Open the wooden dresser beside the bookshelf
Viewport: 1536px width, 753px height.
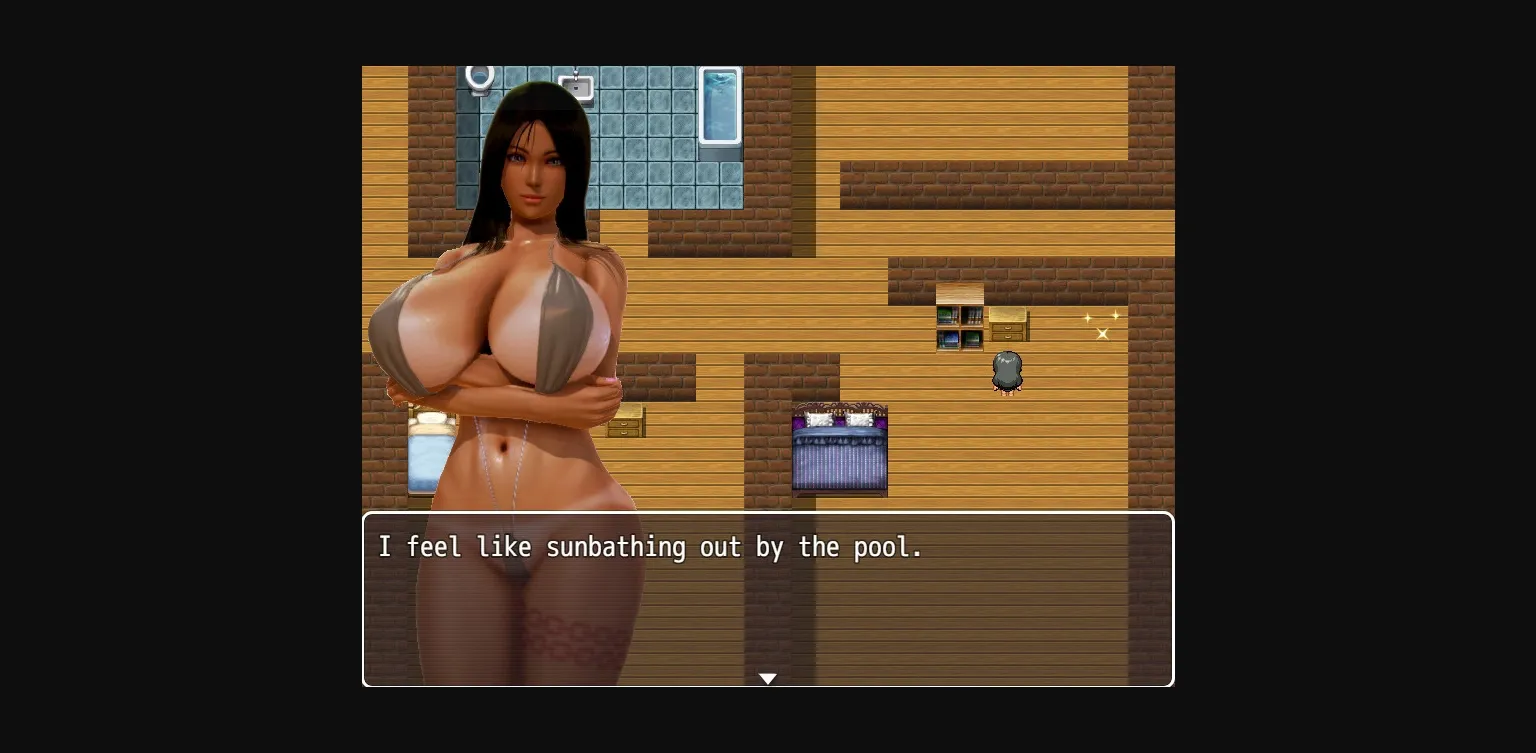click(x=1008, y=325)
